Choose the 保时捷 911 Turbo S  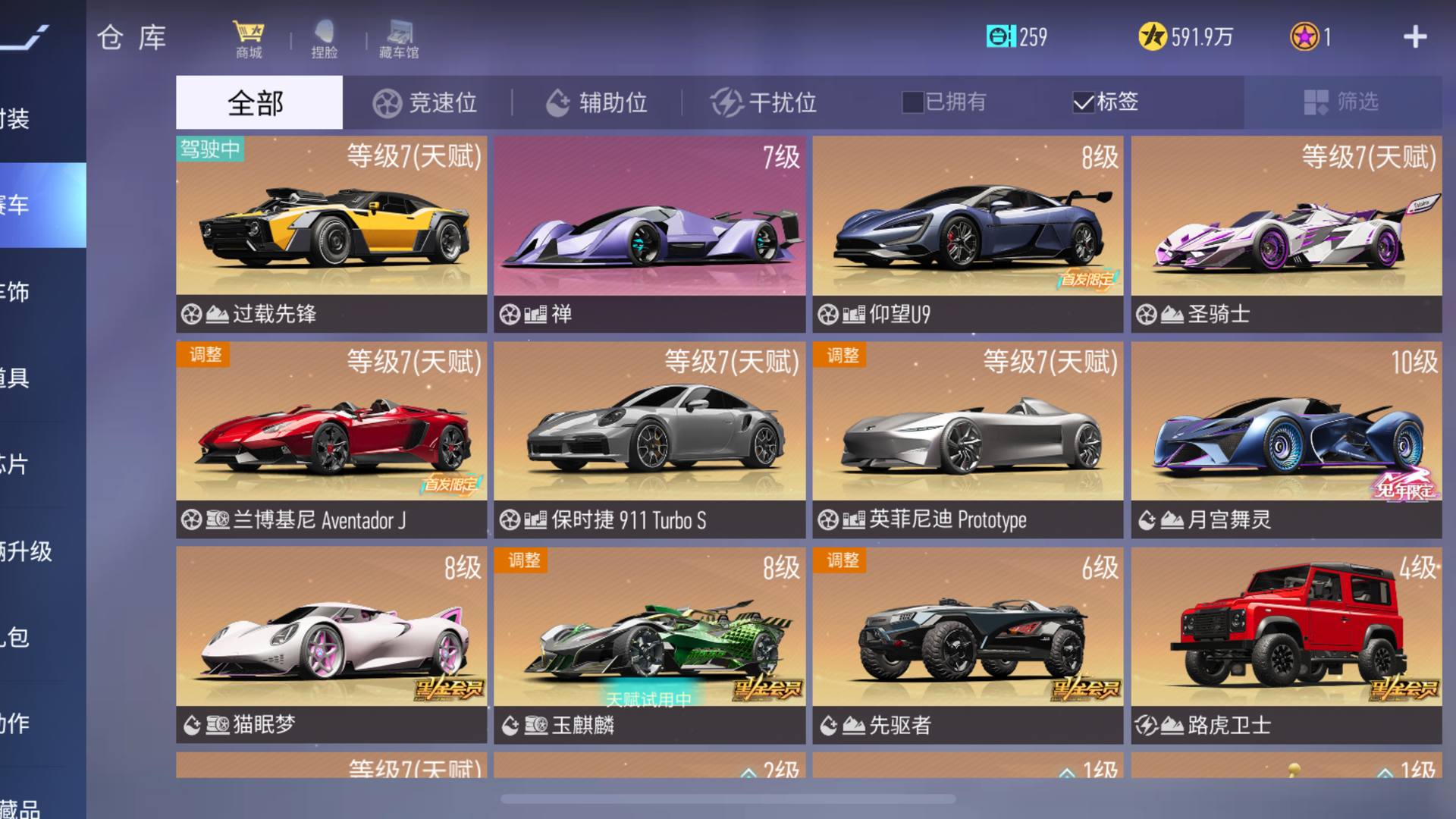click(x=649, y=439)
